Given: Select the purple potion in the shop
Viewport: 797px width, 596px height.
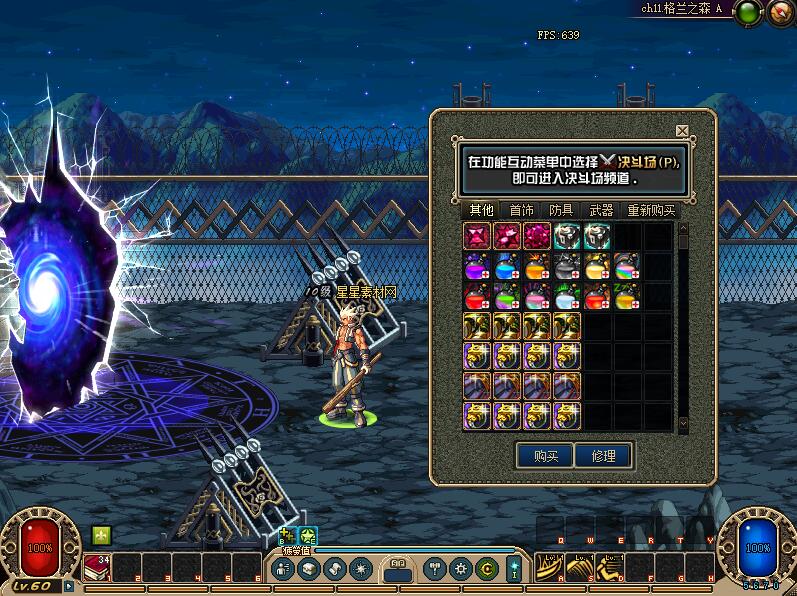Looking at the screenshot, I should 477,267.
